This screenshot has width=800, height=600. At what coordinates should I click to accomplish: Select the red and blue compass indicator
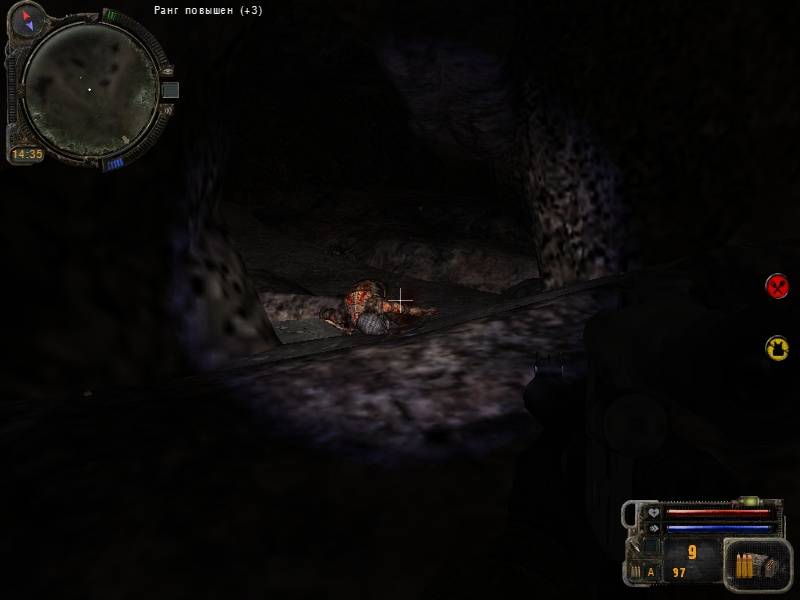coord(26,19)
